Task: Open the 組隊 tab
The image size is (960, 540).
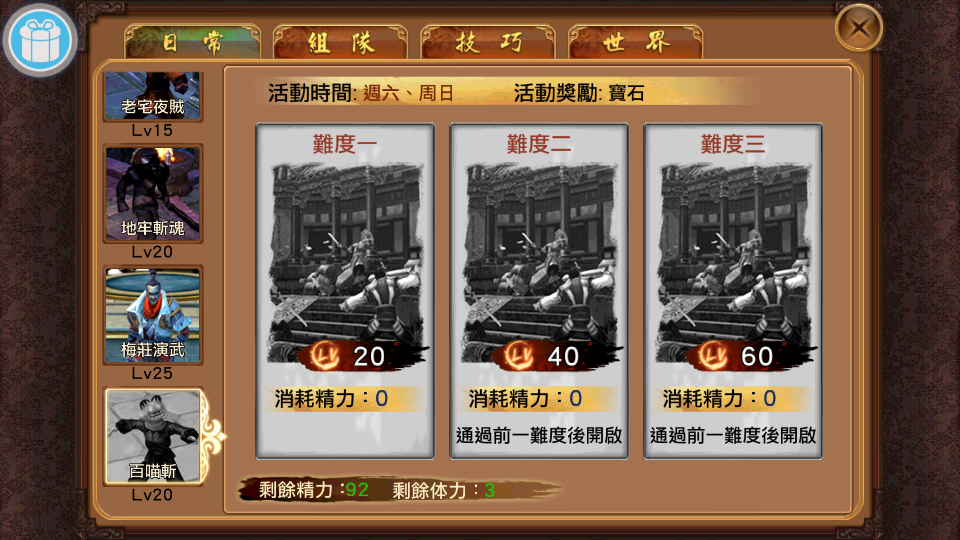Action: 340,42
